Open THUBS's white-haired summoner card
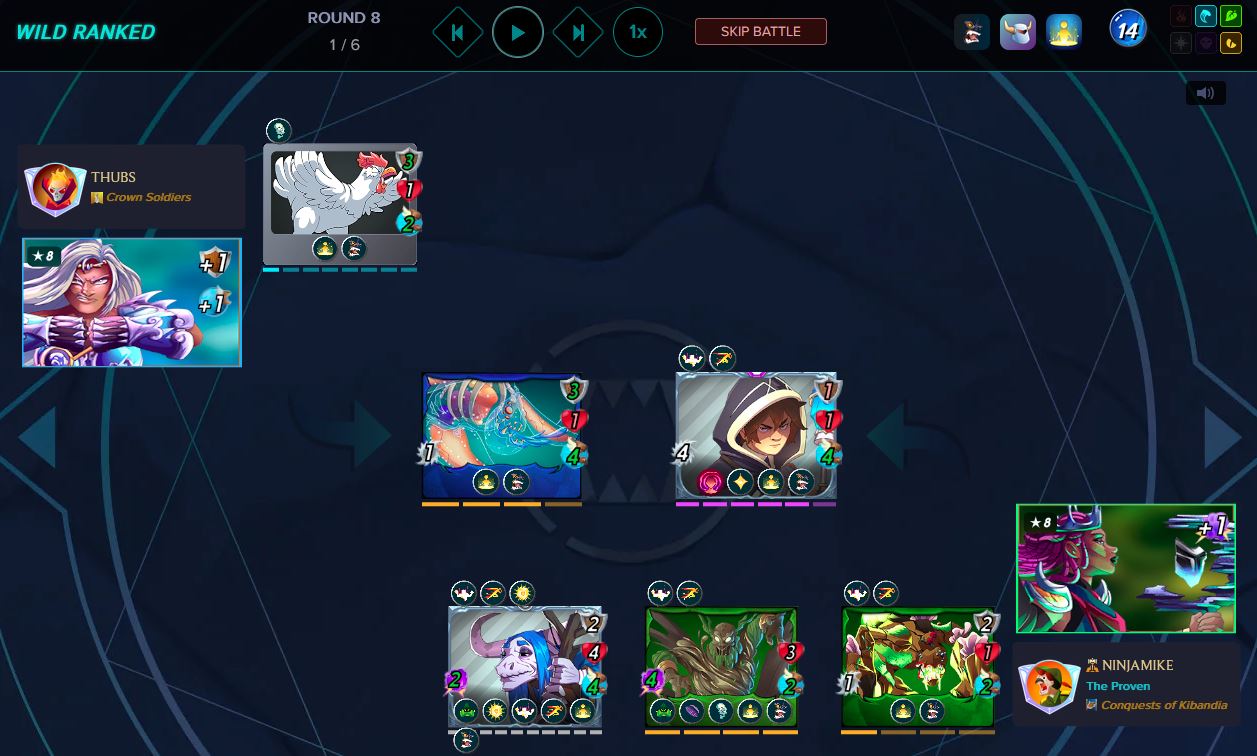The height and width of the screenshot is (756, 1257). (x=132, y=302)
